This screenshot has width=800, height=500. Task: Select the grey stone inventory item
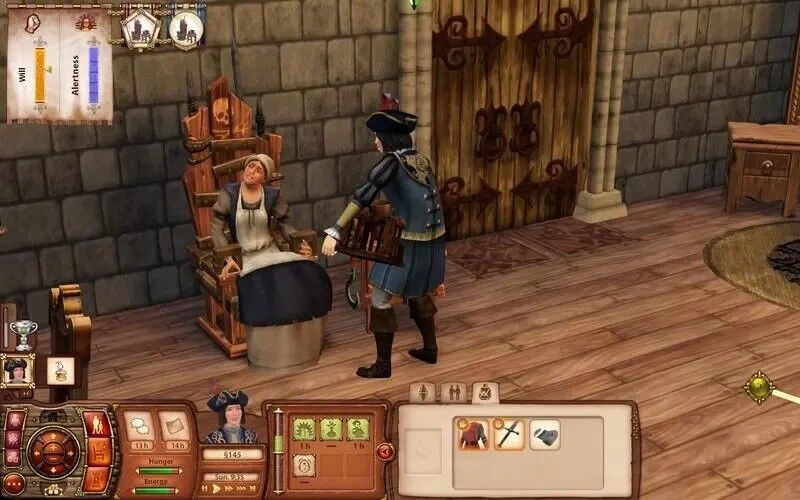click(544, 435)
